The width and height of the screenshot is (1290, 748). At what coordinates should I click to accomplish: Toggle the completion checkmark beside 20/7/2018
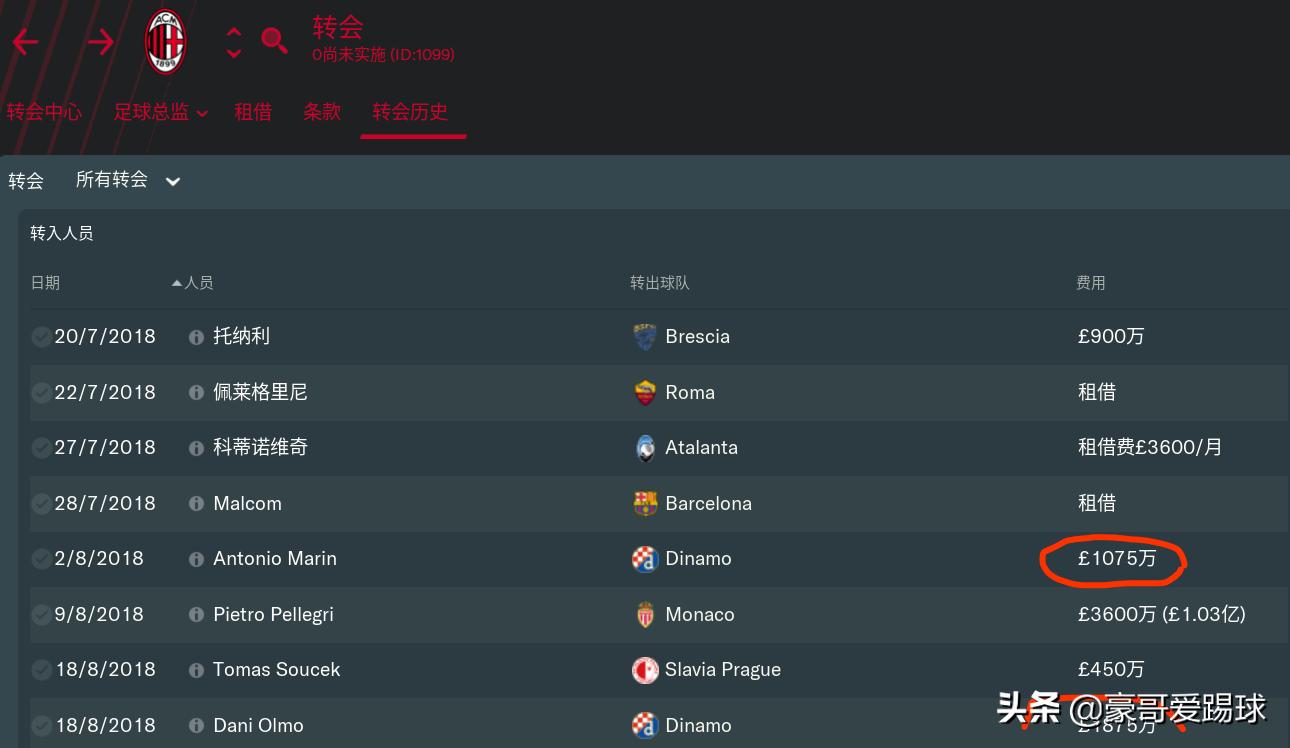point(41,337)
